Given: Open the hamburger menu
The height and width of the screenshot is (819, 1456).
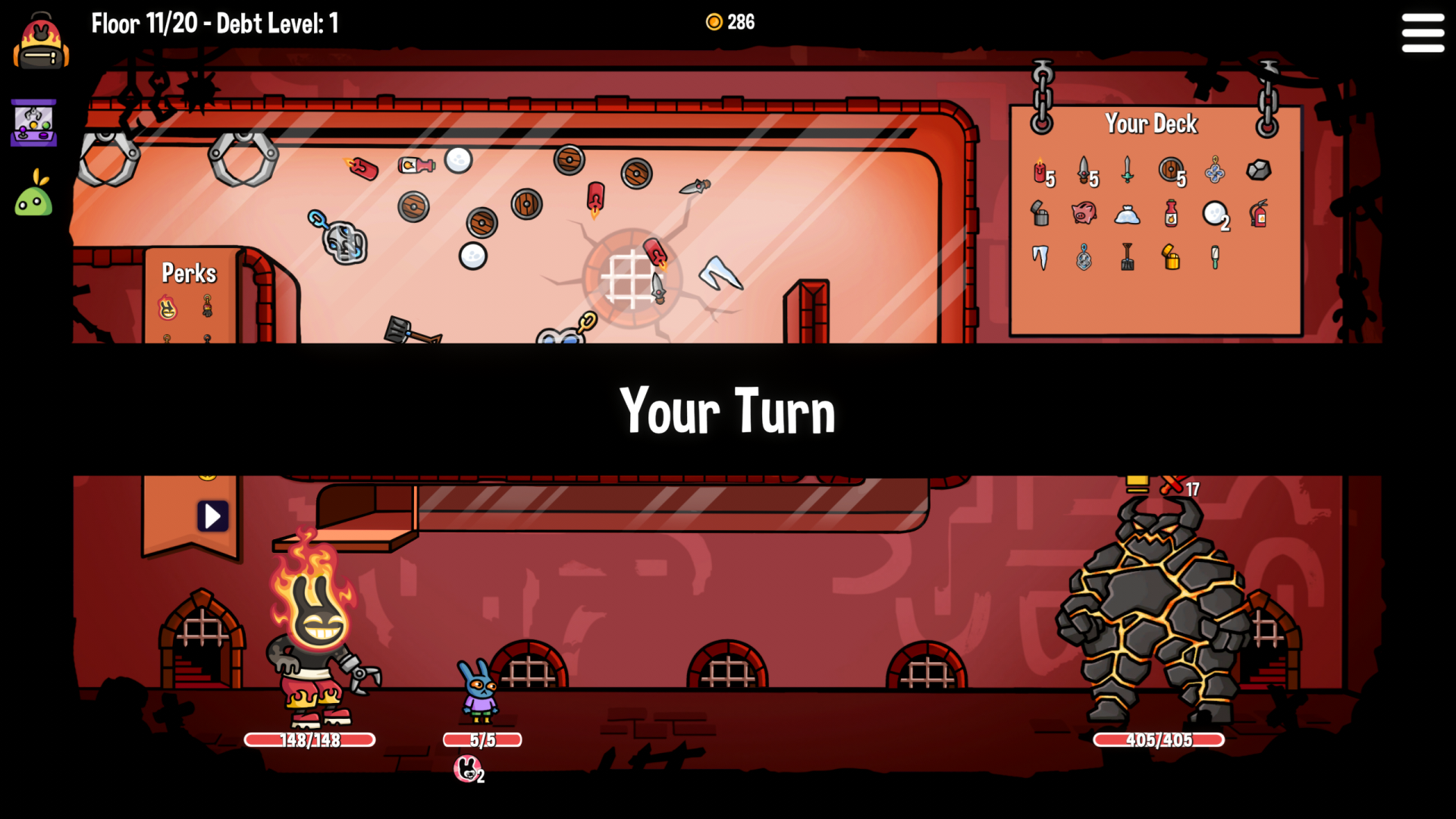Looking at the screenshot, I should tap(1423, 33).
